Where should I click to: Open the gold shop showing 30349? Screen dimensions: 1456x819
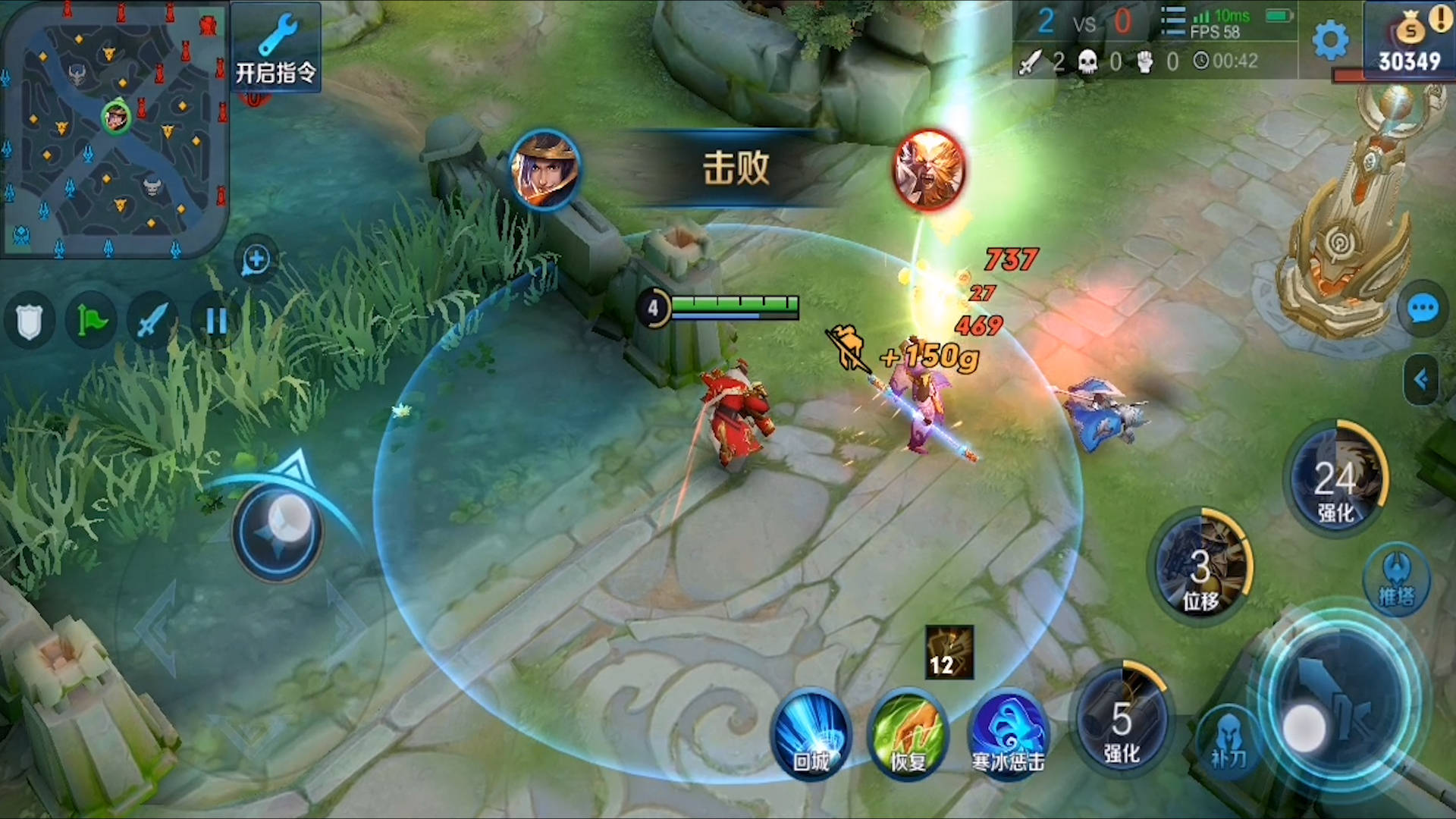coord(1410,42)
